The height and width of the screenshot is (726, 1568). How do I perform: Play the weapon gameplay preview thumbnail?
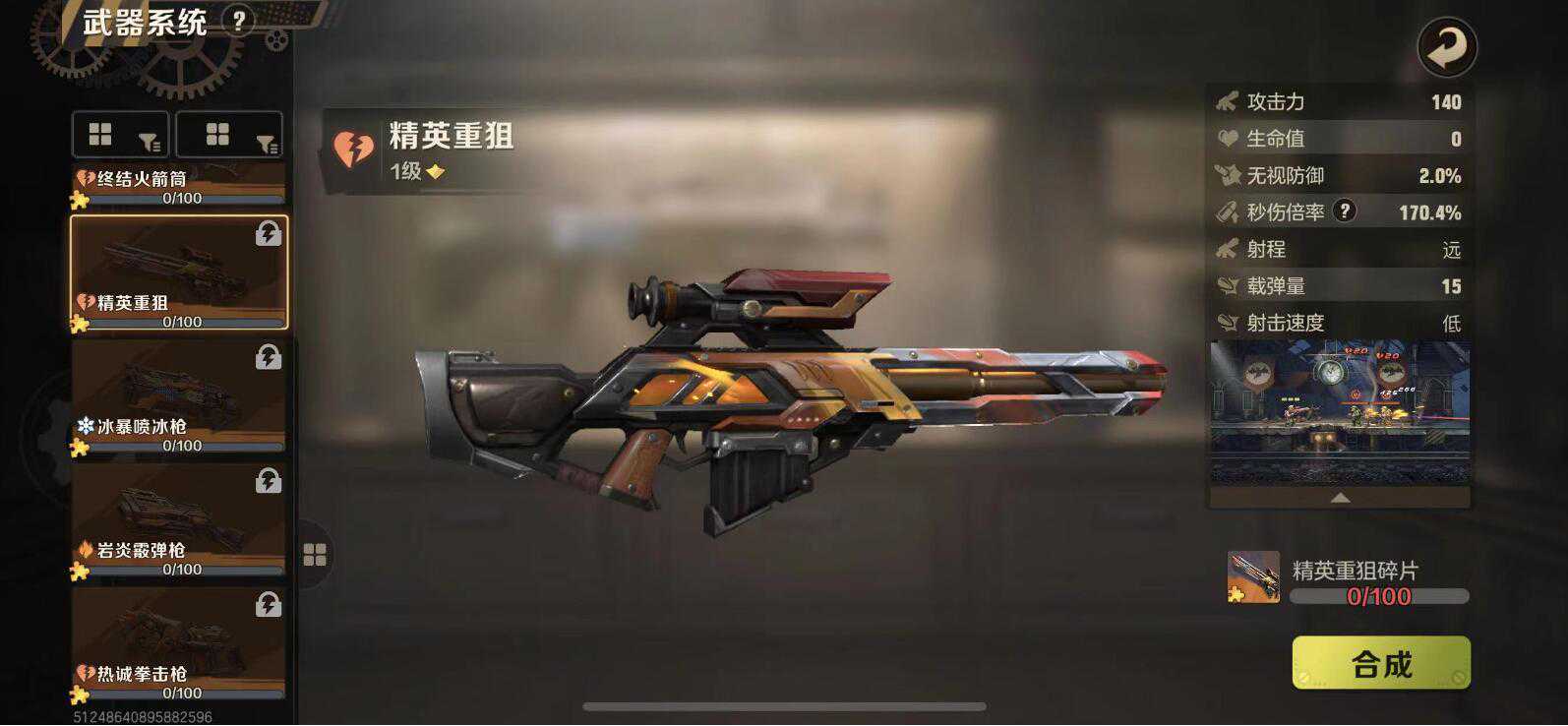(1340, 412)
